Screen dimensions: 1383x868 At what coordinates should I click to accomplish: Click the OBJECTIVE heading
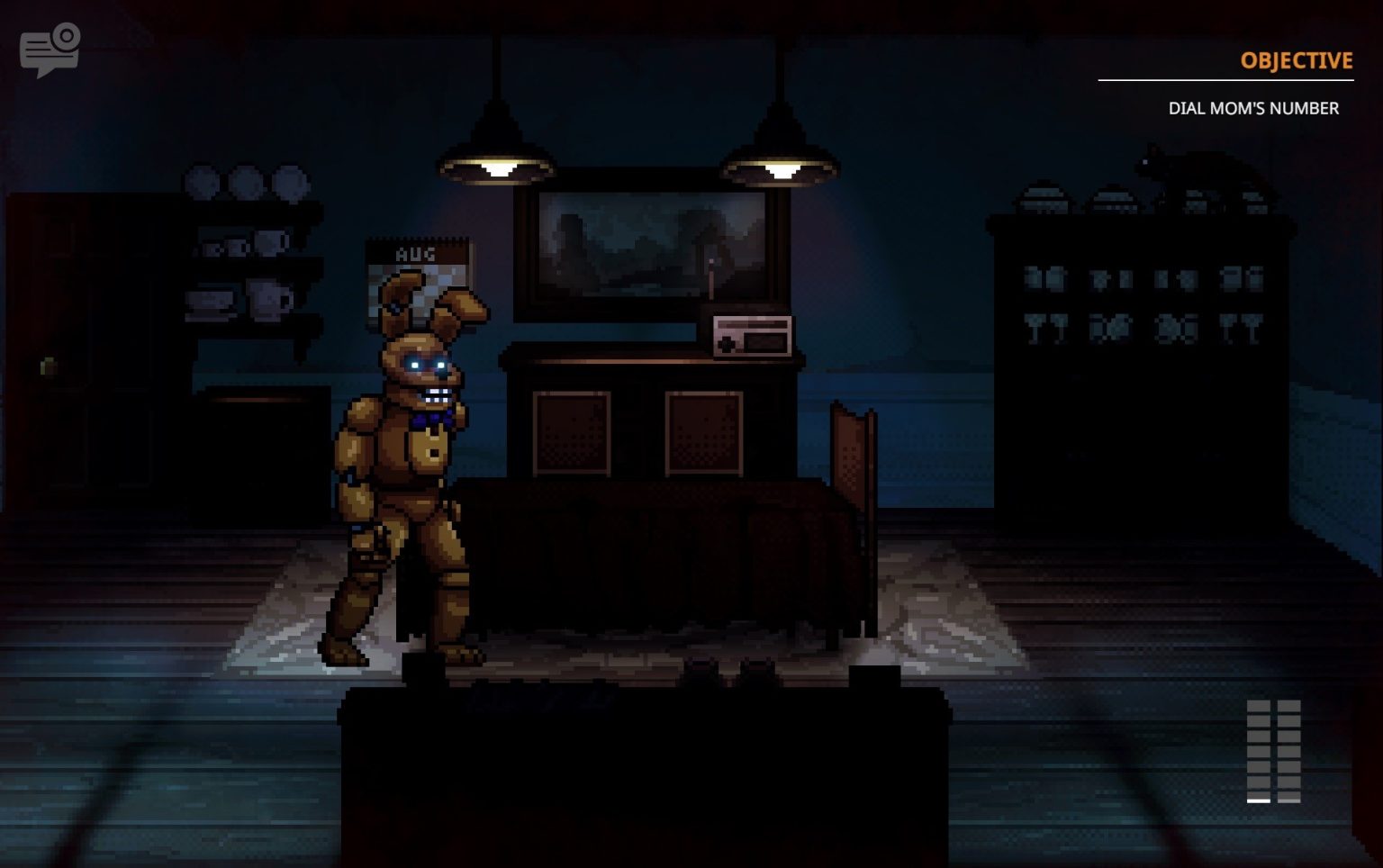(1297, 61)
